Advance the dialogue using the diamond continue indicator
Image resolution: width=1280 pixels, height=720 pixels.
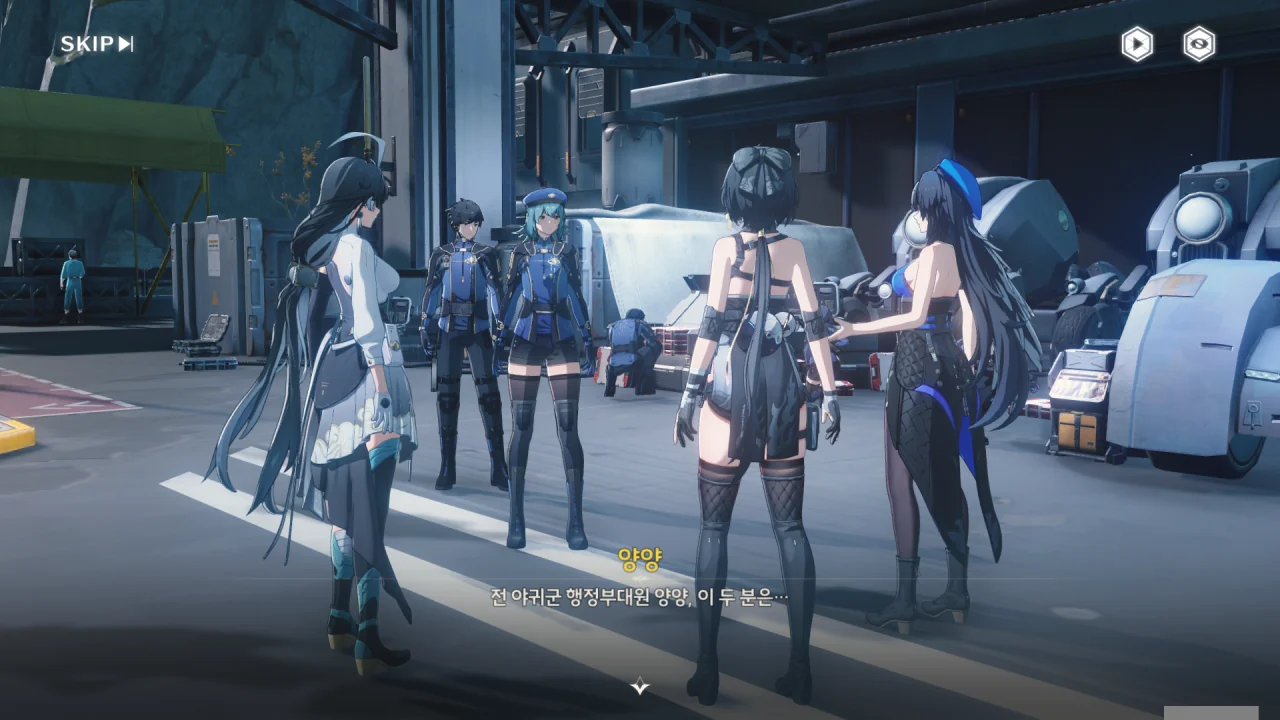(640, 686)
